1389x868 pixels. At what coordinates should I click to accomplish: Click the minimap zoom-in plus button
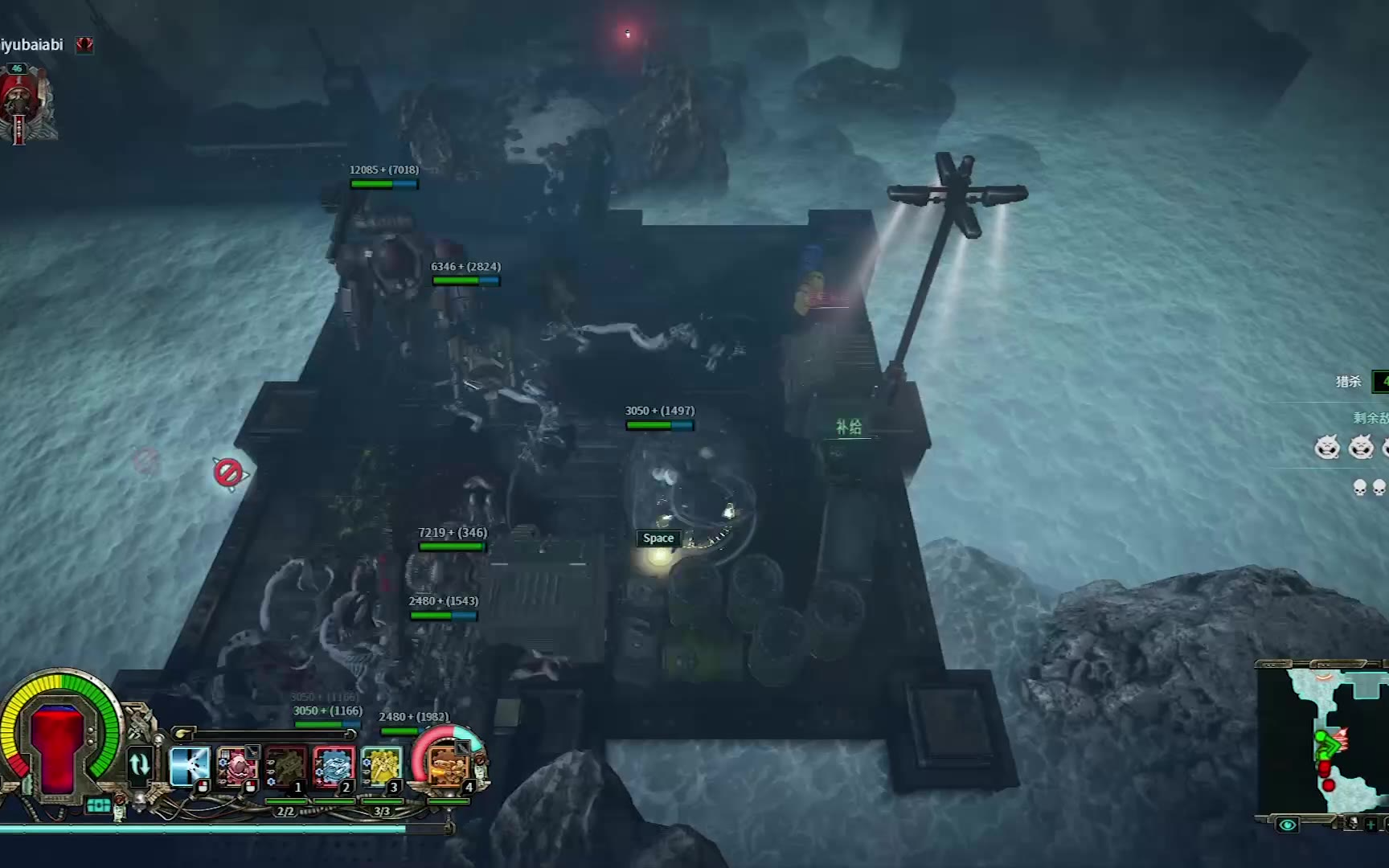click(x=1371, y=825)
